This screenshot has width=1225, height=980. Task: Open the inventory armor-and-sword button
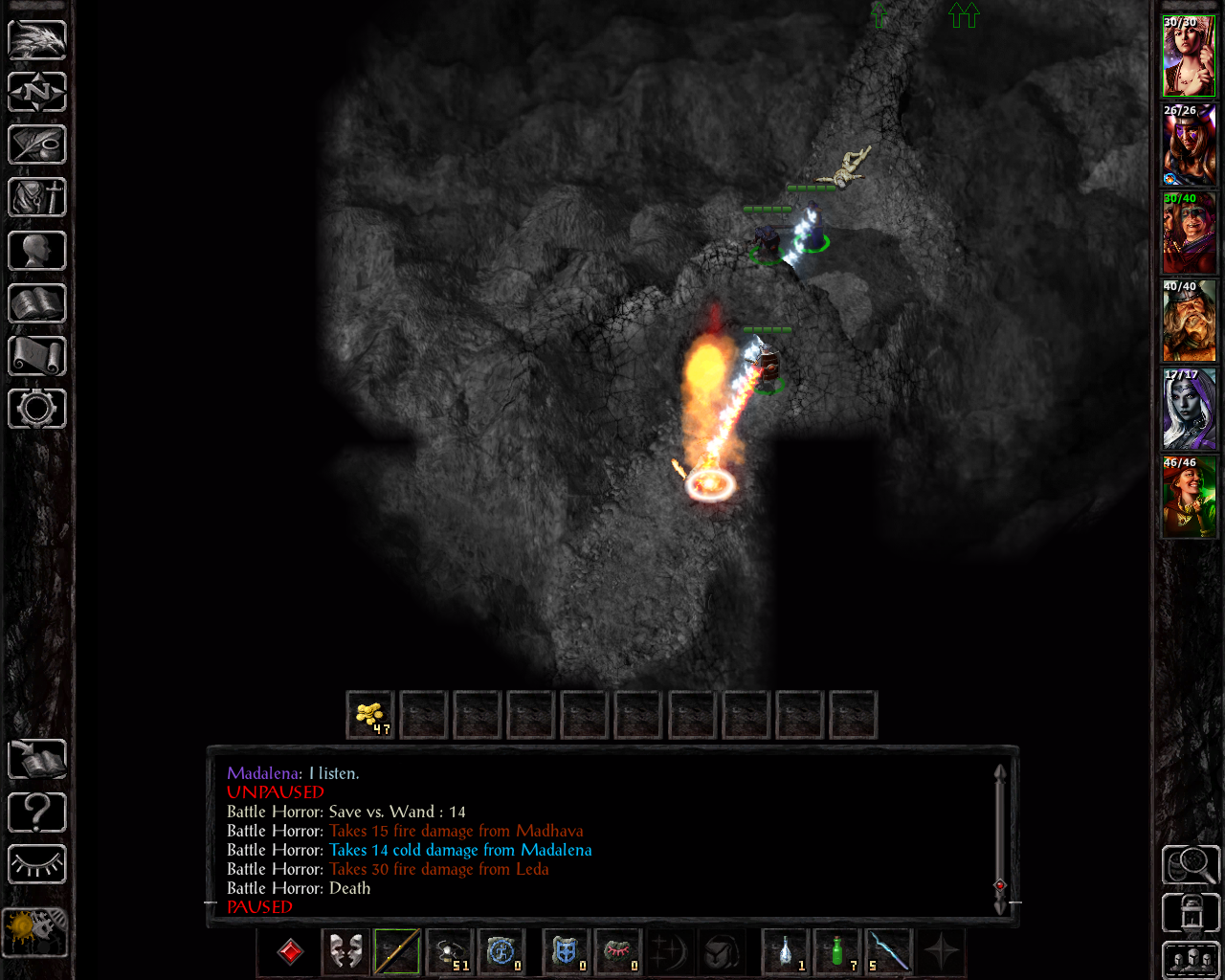pyautogui.click(x=37, y=198)
